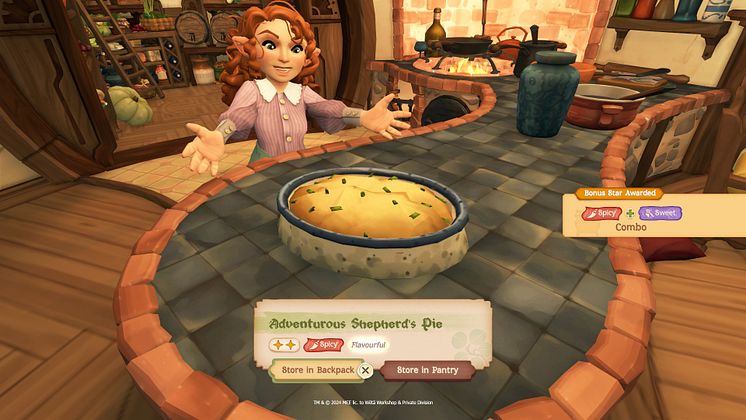Image resolution: width=746 pixels, height=420 pixels.
Task: Choose Store in Pantry
Action: [428, 370]
